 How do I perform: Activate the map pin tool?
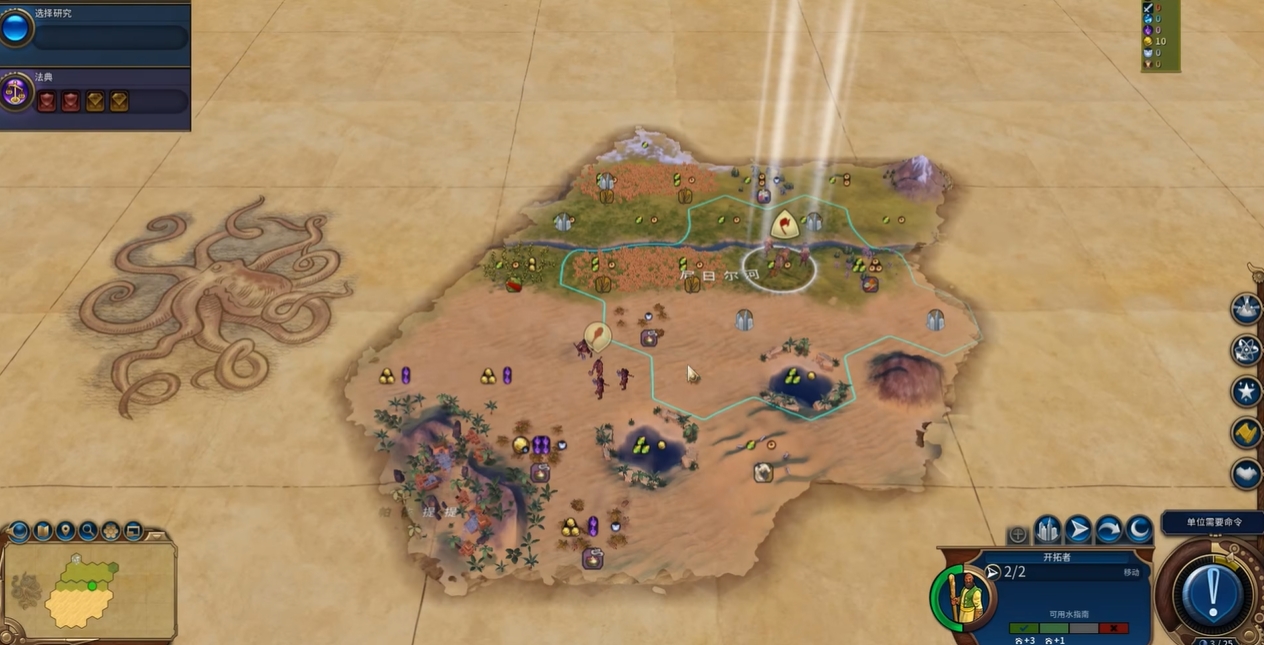[66, 531]
